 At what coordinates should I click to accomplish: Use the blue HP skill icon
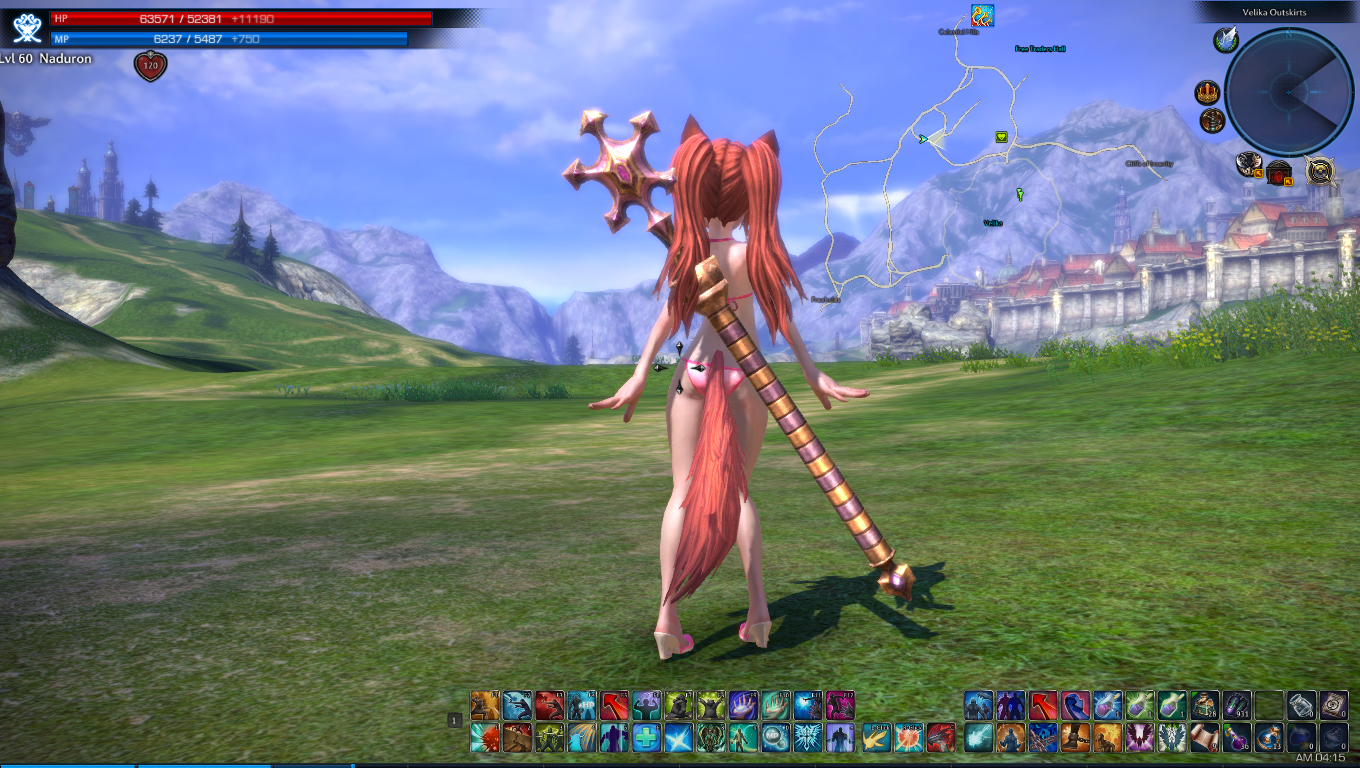[583, 705]
